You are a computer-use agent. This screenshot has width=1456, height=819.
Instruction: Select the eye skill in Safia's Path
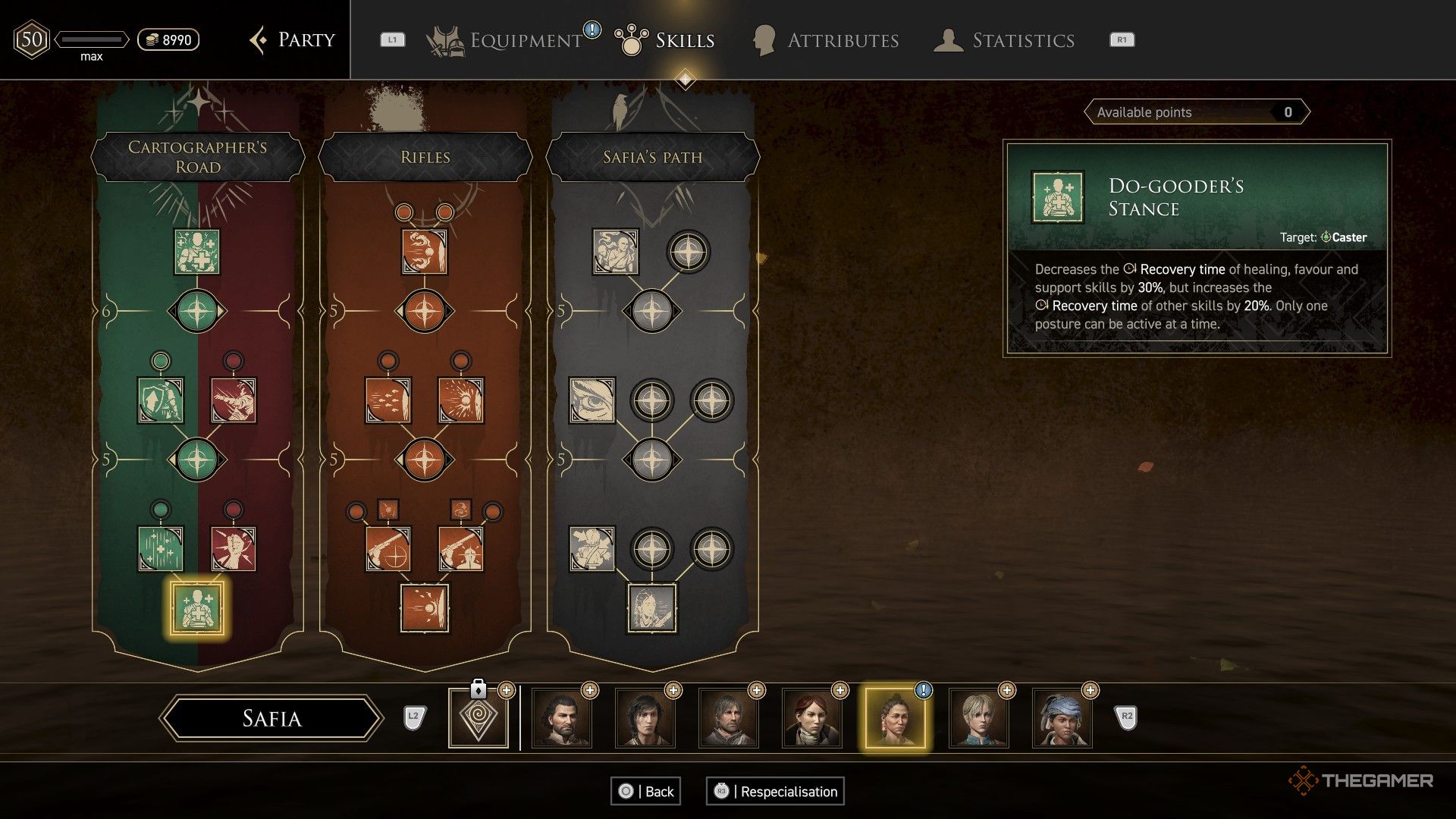592,400
